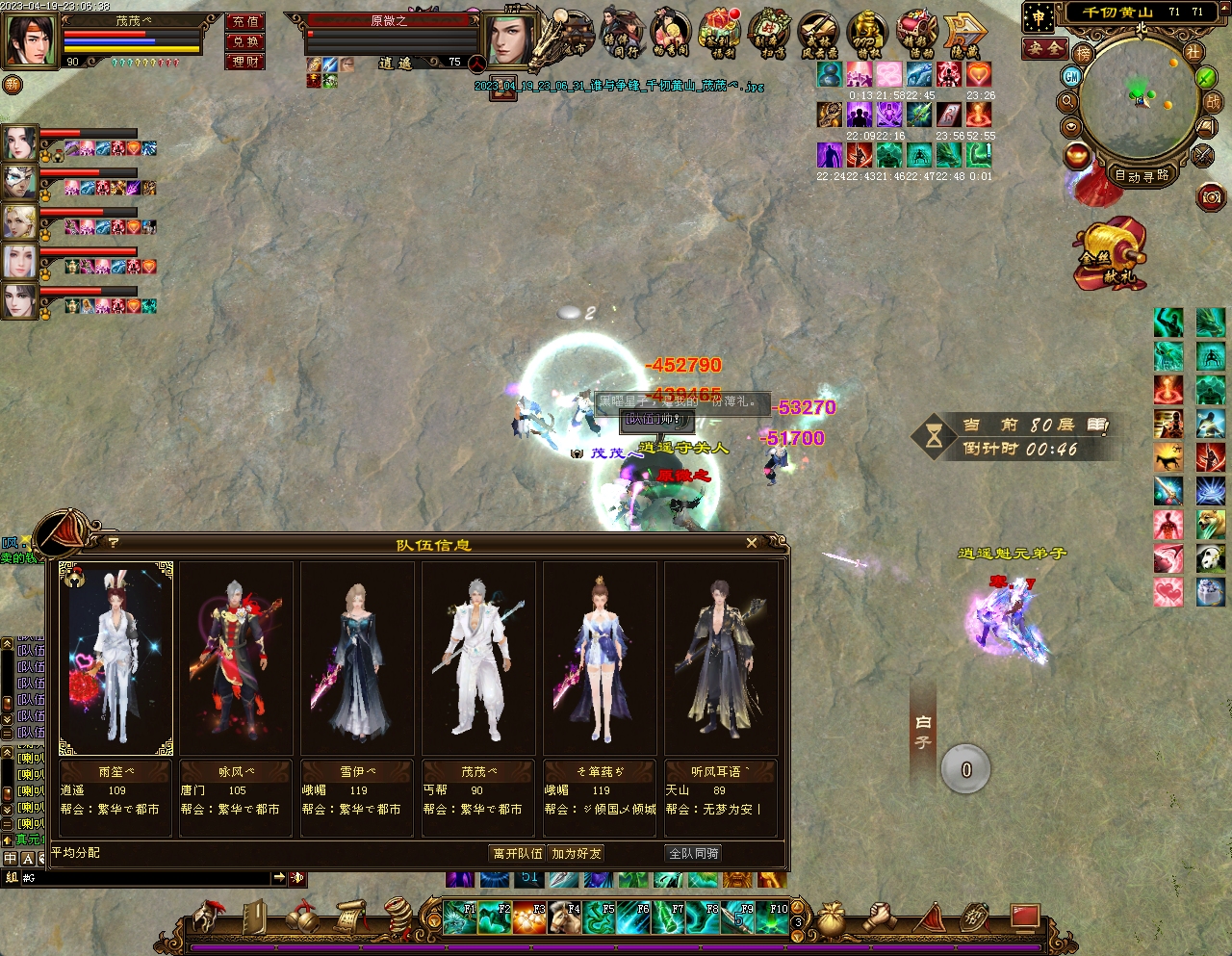Open the circular minimap
The height and width of the screenshot is (956, 1232).
pyautogui.click(x=1138, y=99)
